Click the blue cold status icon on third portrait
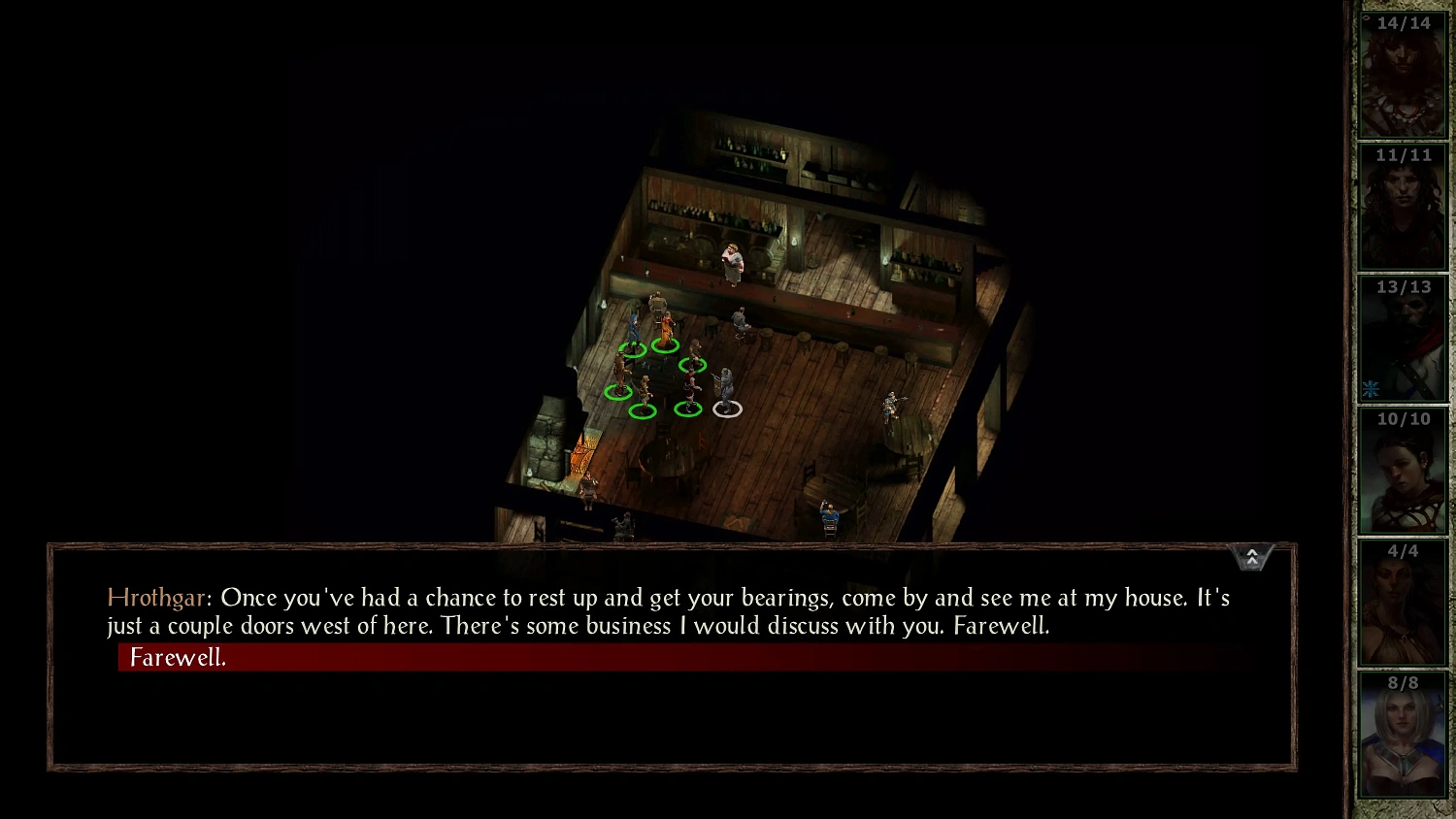This screenshot has height=819, width=1456. tap(1370, 388)
